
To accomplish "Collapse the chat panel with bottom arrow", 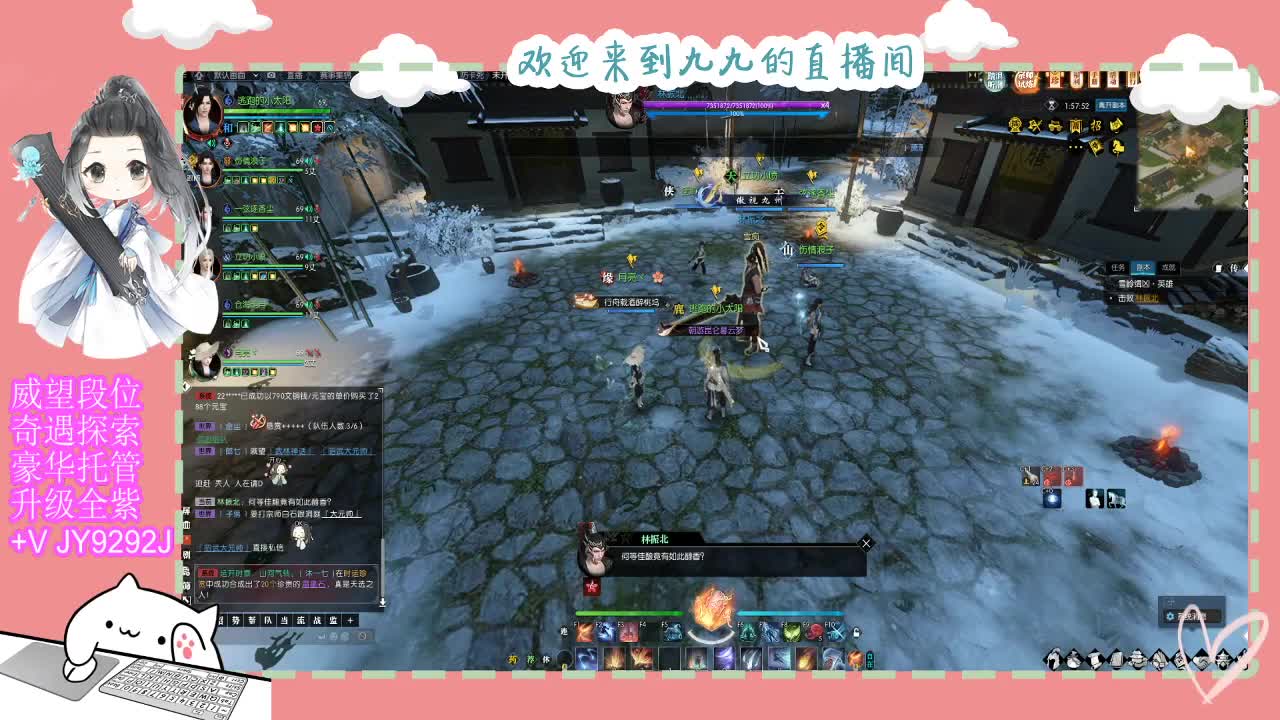I will pyautogui.click(x=381, y=600).
